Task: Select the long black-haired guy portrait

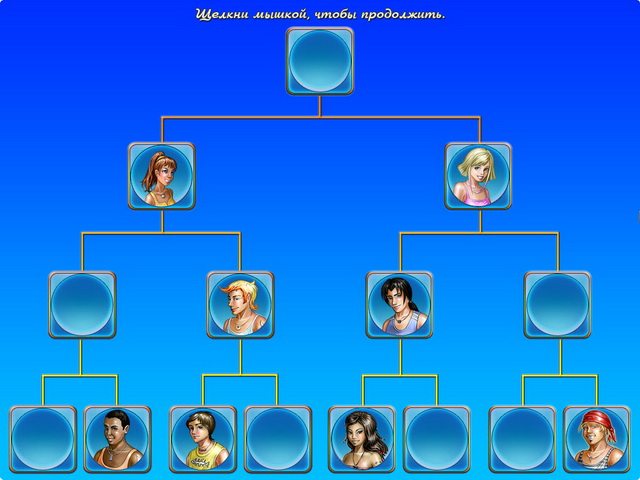Action: click(x=399, y=304)
